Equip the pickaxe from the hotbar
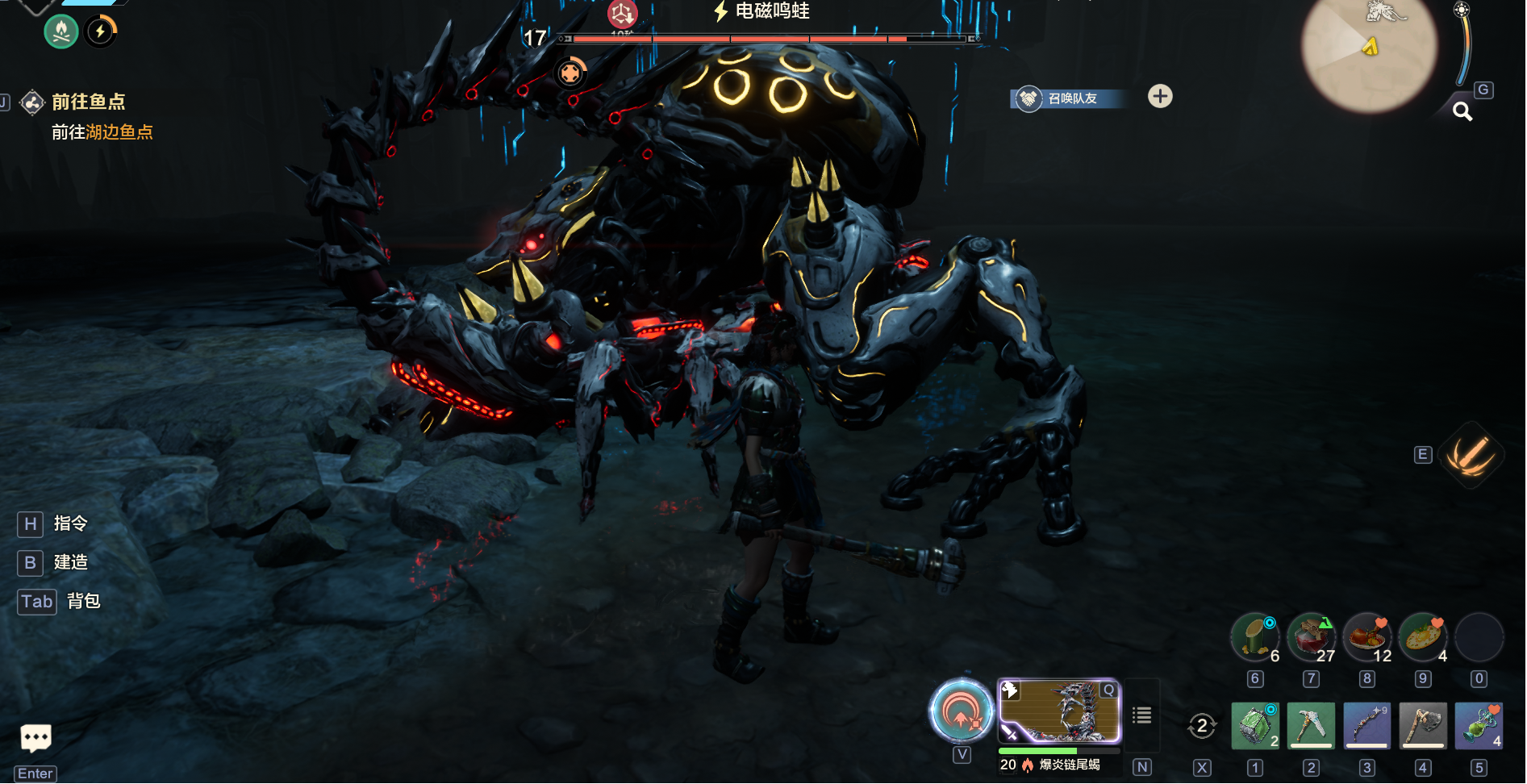This screenshot has height=784, width=1527. [x=1311, y=725]
